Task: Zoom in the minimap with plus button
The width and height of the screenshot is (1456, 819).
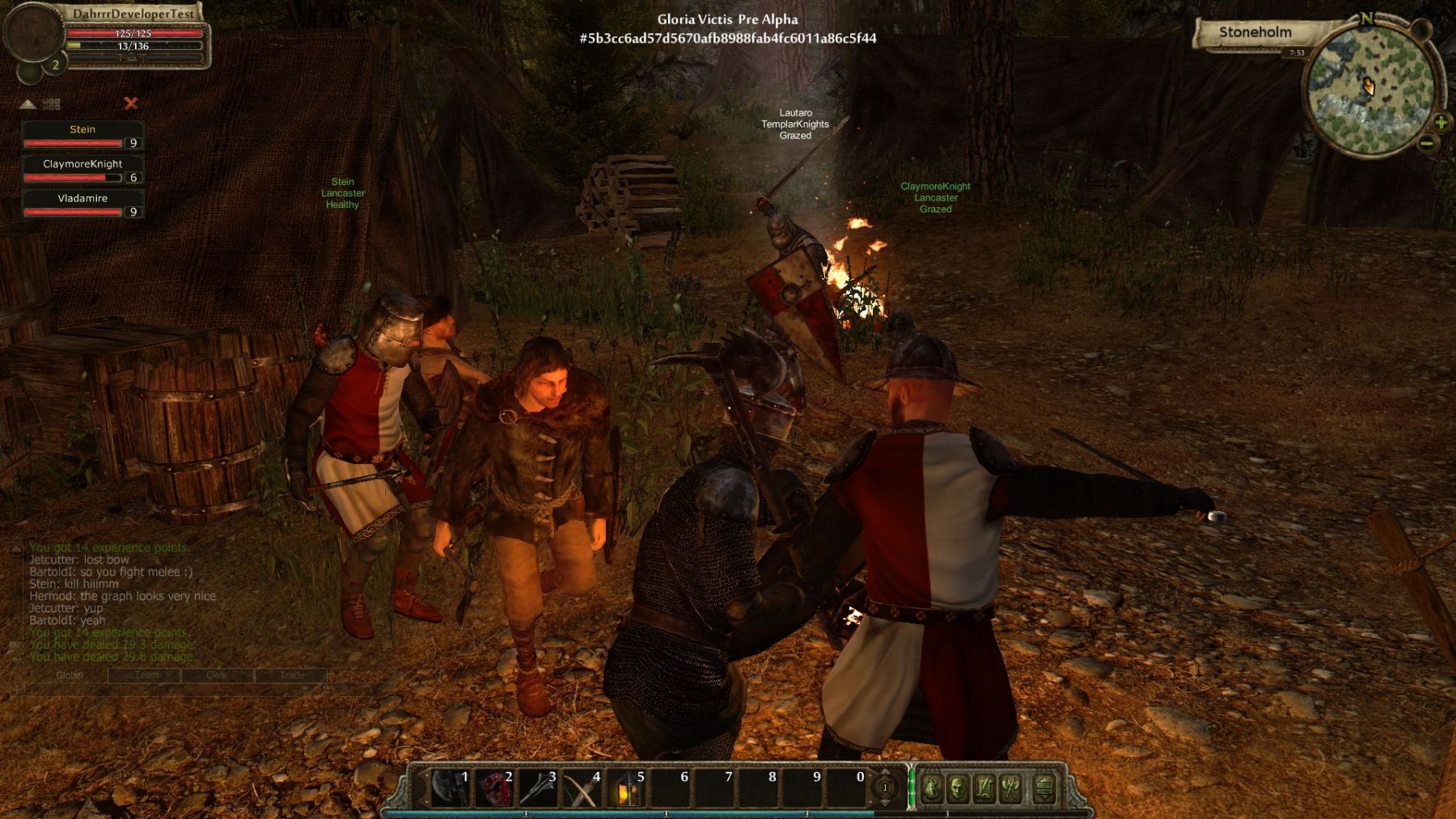Action: click(x=1441, y=122)
